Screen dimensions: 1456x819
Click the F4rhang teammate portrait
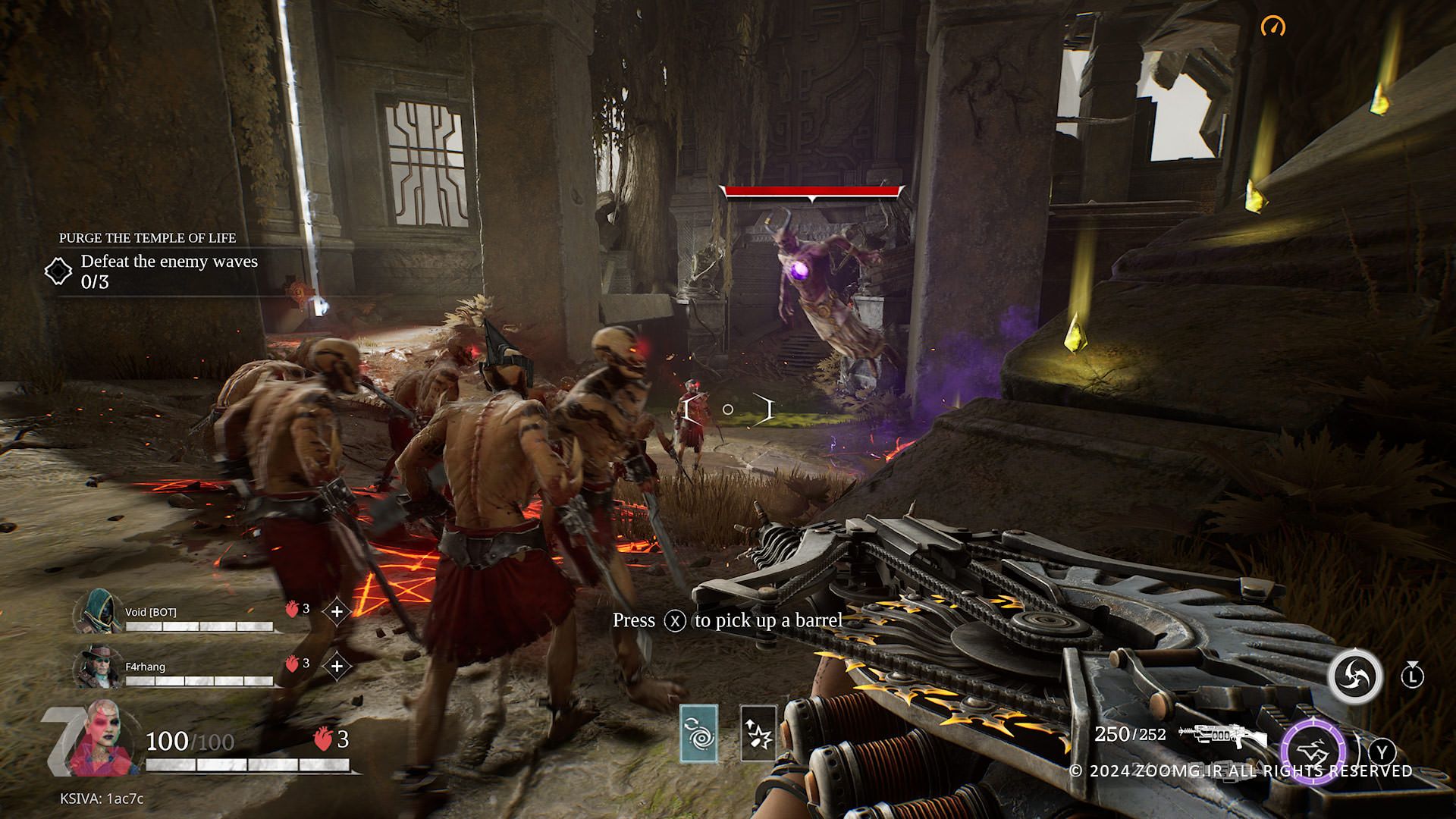99,667
